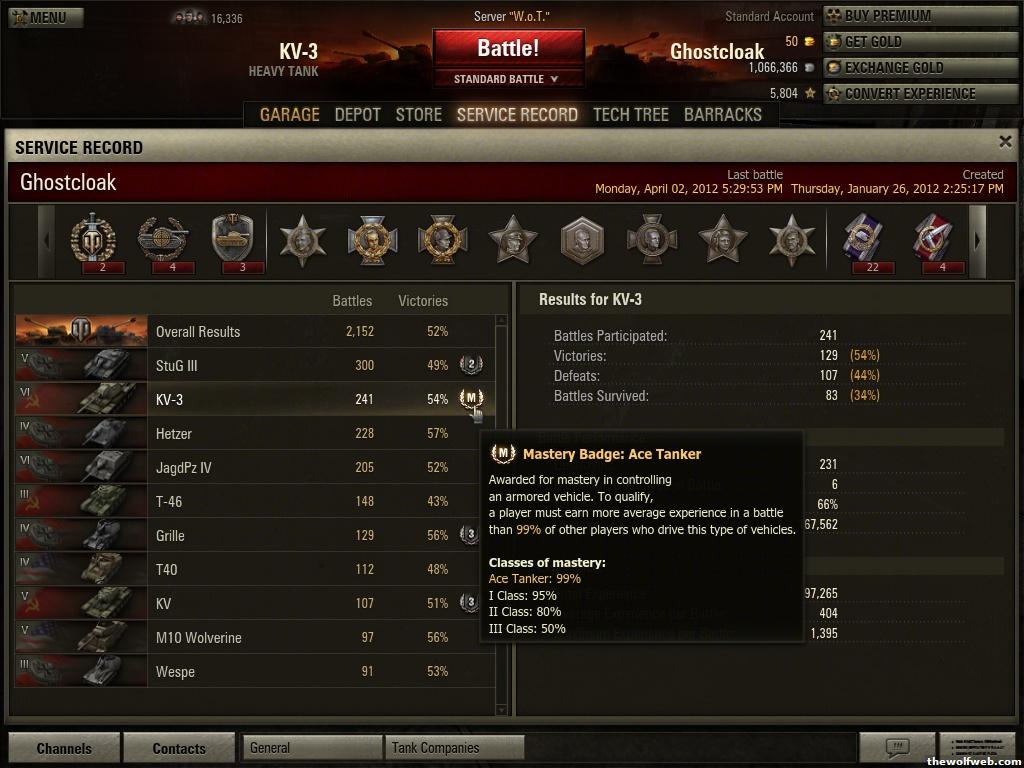Open the main Menu button
Screen dimensions: 1024x768
pyautogui.click(x=46, y=17)
